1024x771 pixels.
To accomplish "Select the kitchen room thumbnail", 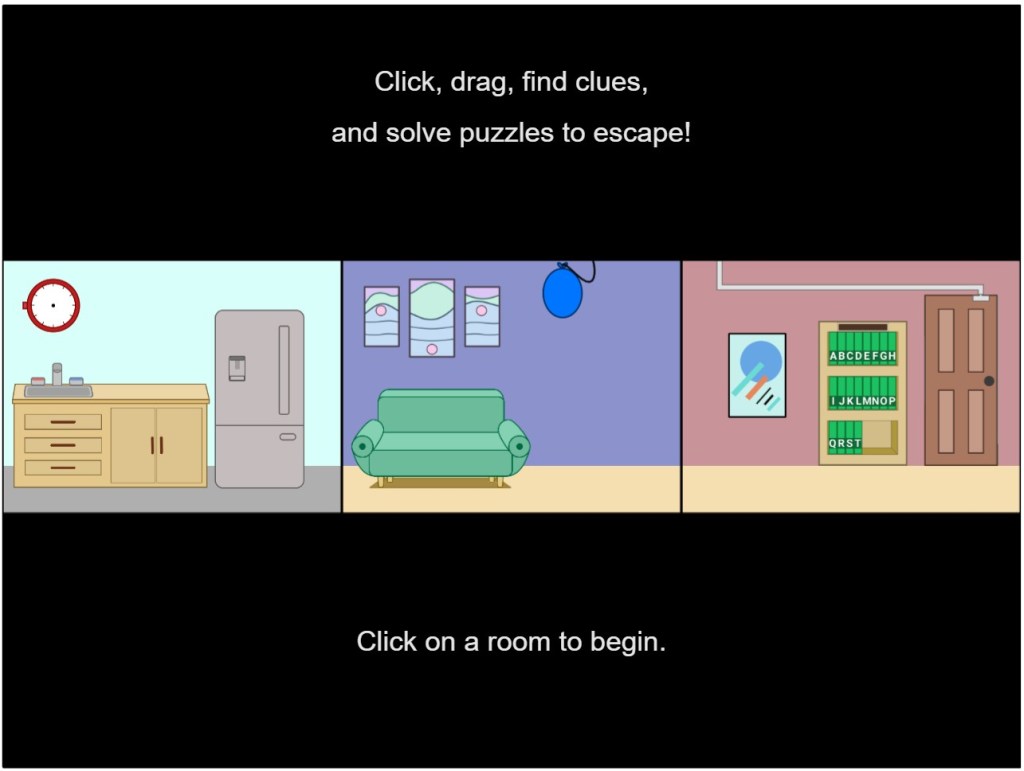I will click(172, 387).
